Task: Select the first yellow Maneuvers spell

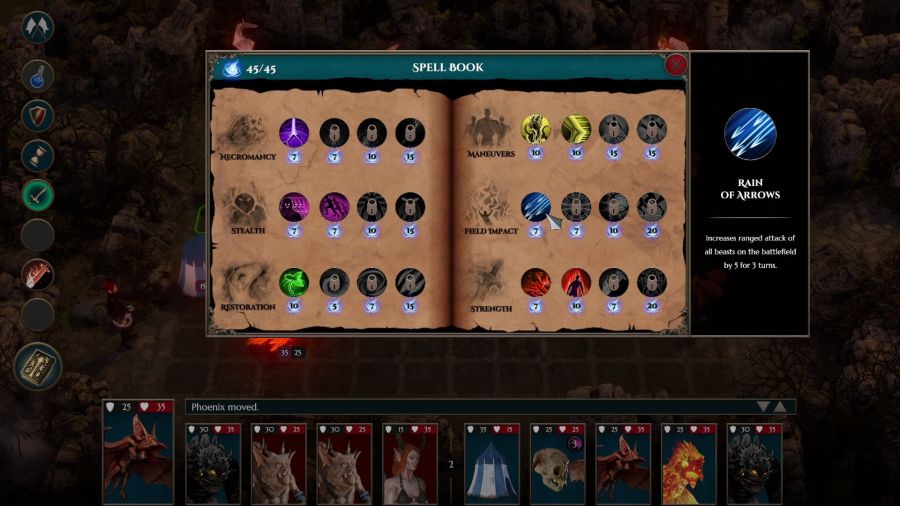Action: click(x=536, y=130)
